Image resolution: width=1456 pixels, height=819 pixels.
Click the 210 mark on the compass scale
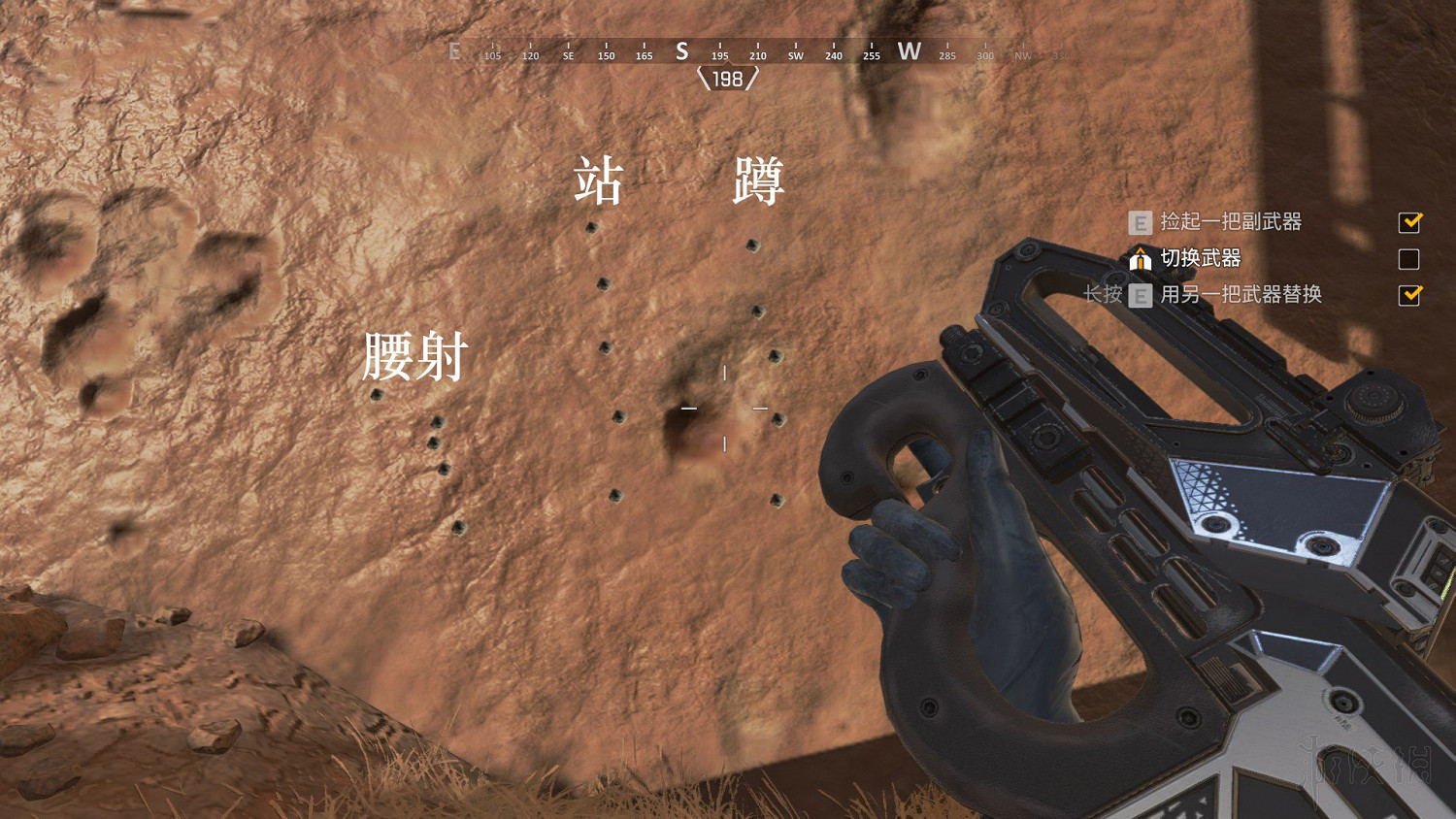pyautogui.click(x=758, y=55)
